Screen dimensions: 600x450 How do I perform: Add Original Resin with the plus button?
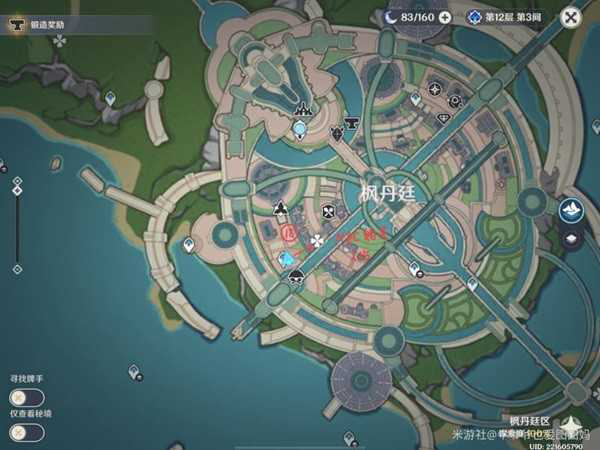pyautogui.click(x=445, y=17)
